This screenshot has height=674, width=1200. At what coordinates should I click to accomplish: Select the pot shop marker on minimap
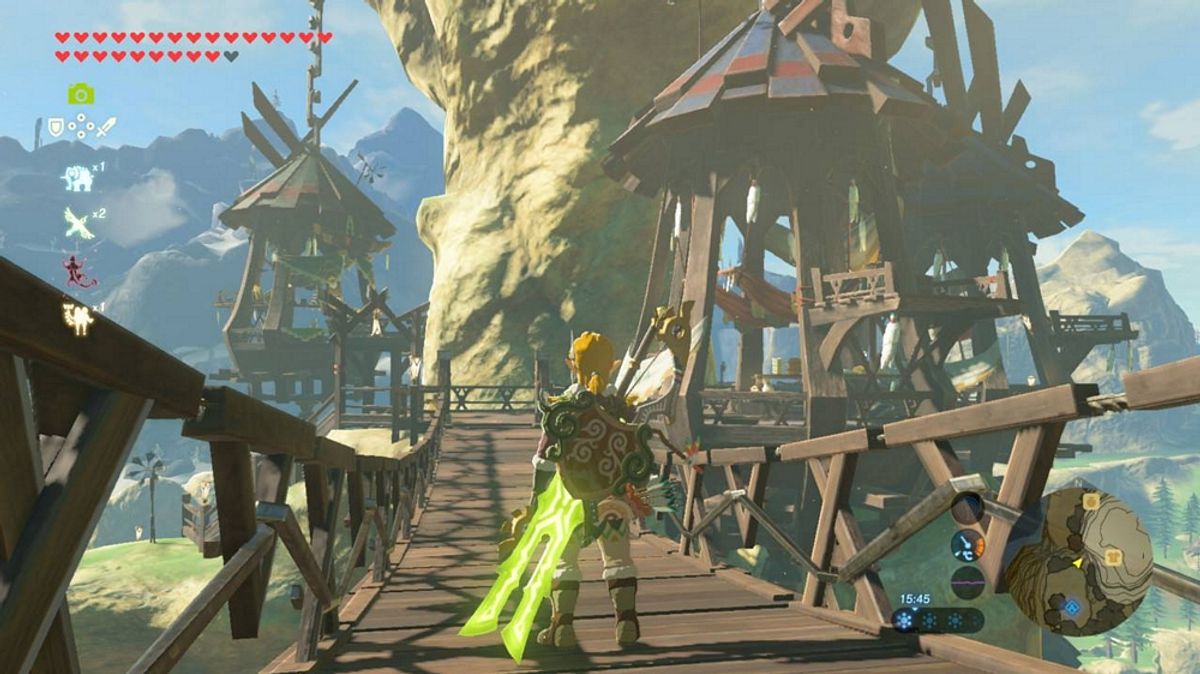pos(1090,500)
